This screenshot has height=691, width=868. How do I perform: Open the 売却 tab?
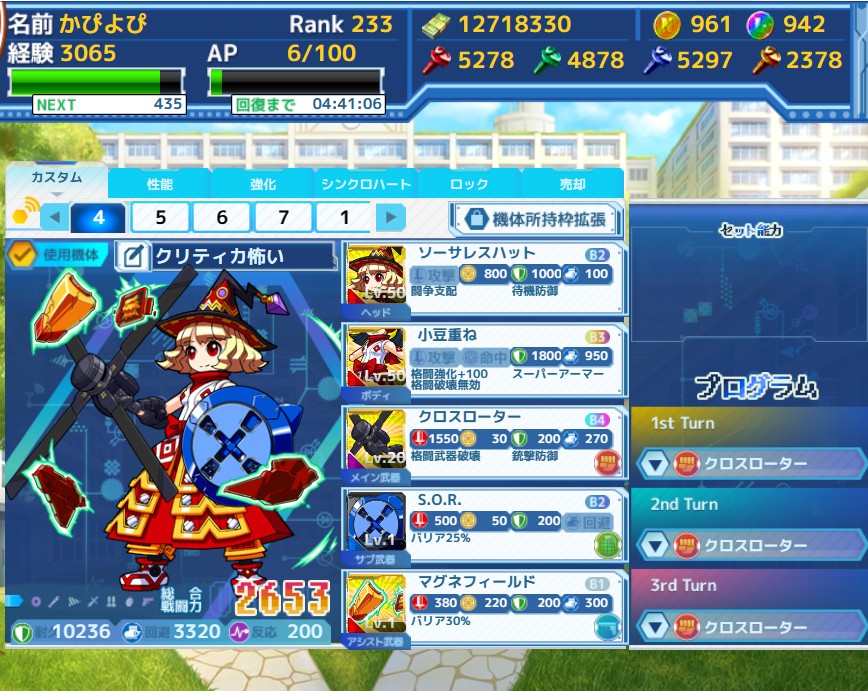[572, 185]
